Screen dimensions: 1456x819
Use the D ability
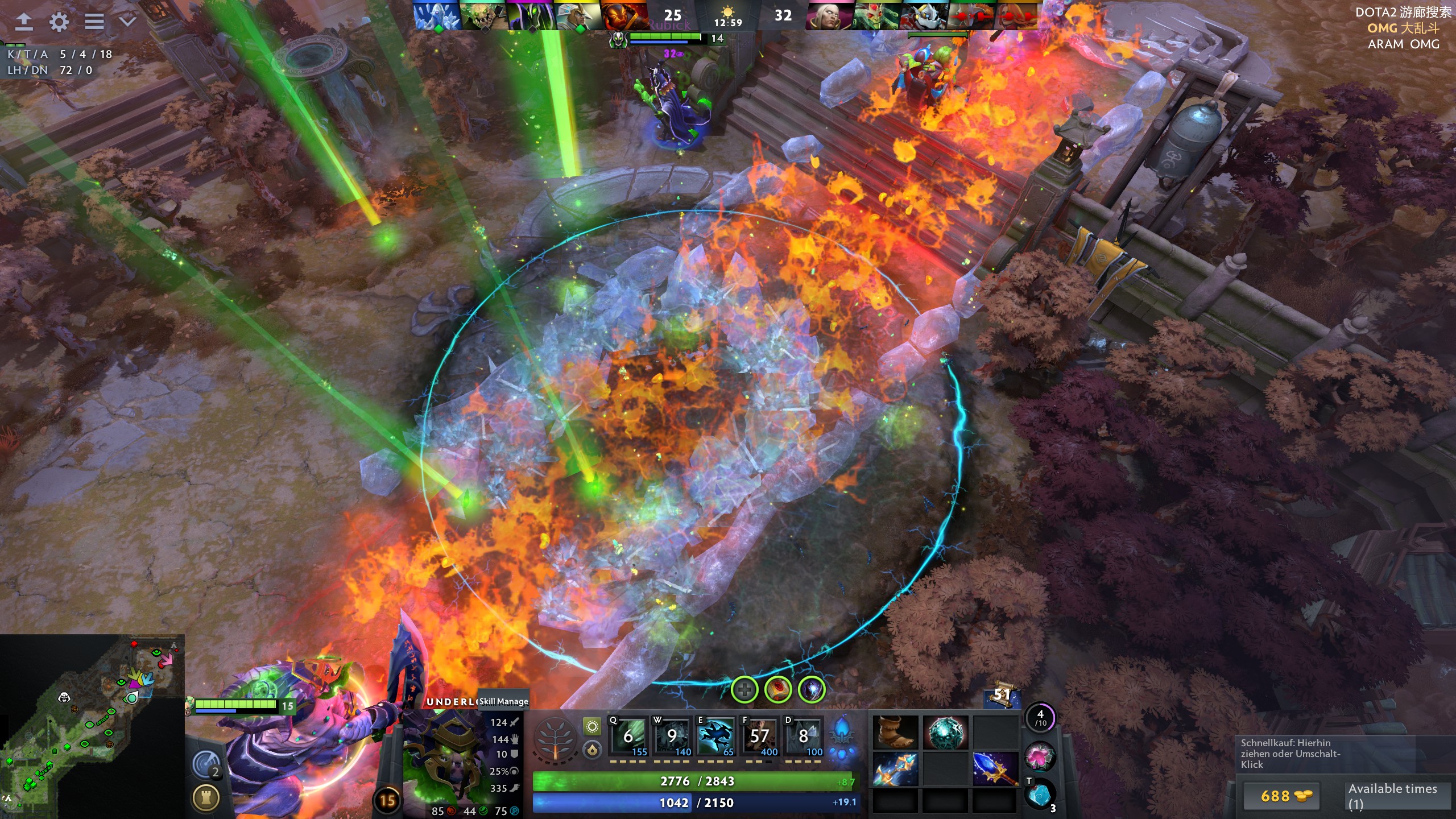coord(803,737)
